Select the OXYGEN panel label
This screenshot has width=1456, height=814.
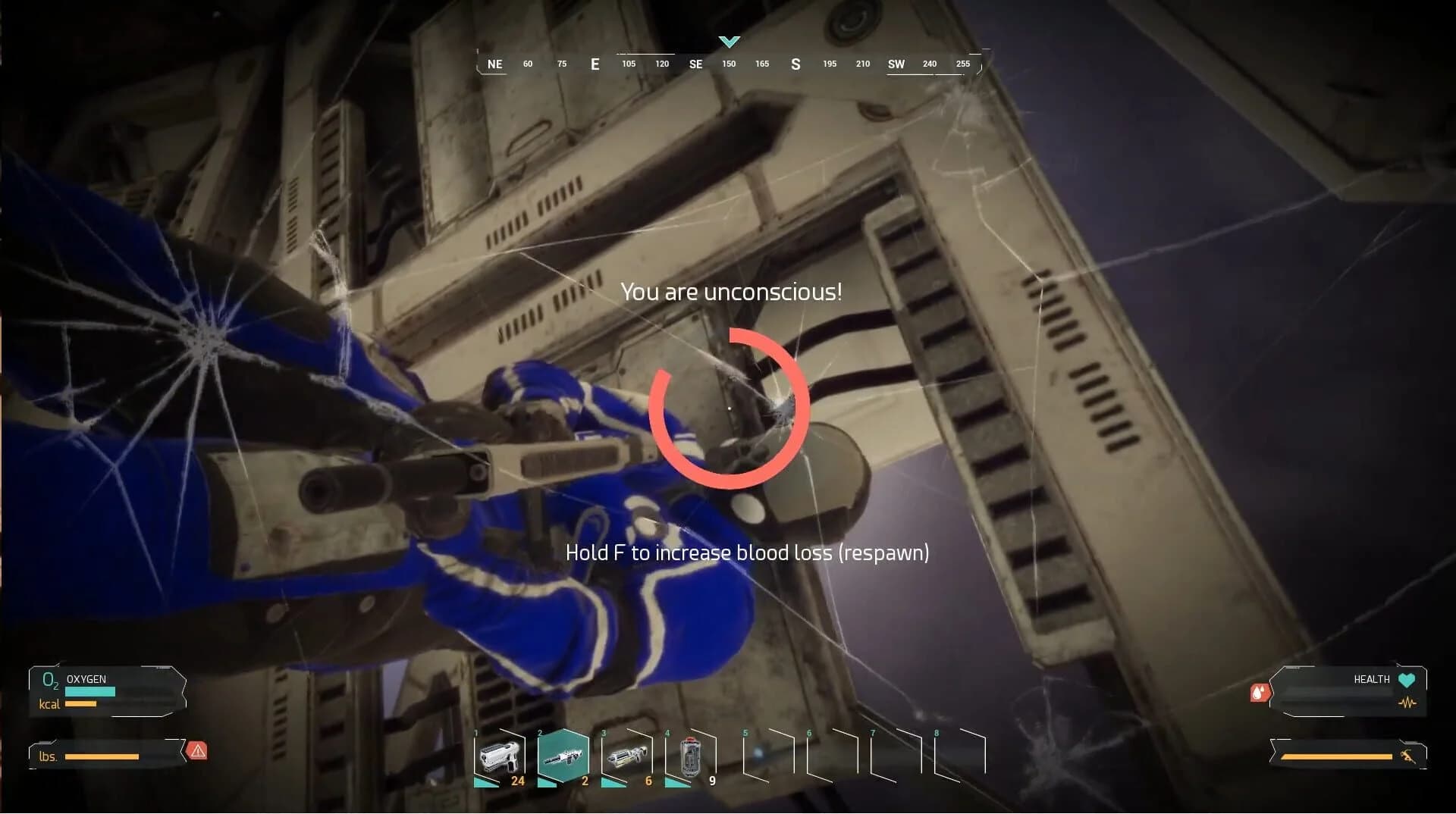tap(86, 679)
